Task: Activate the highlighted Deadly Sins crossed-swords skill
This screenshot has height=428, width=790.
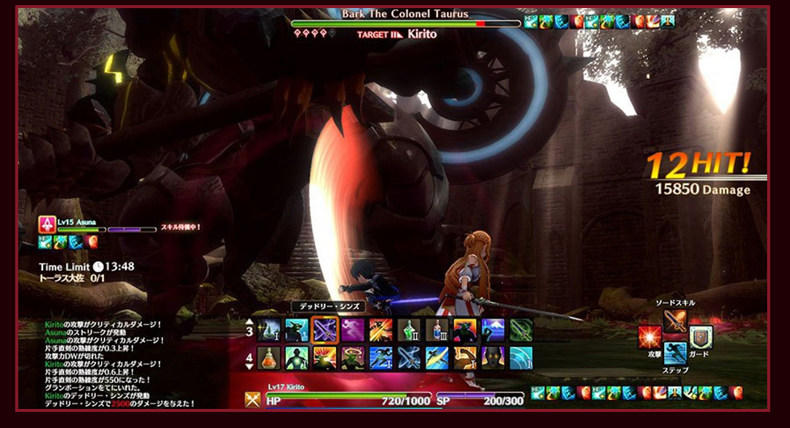Action: point(325,330)
